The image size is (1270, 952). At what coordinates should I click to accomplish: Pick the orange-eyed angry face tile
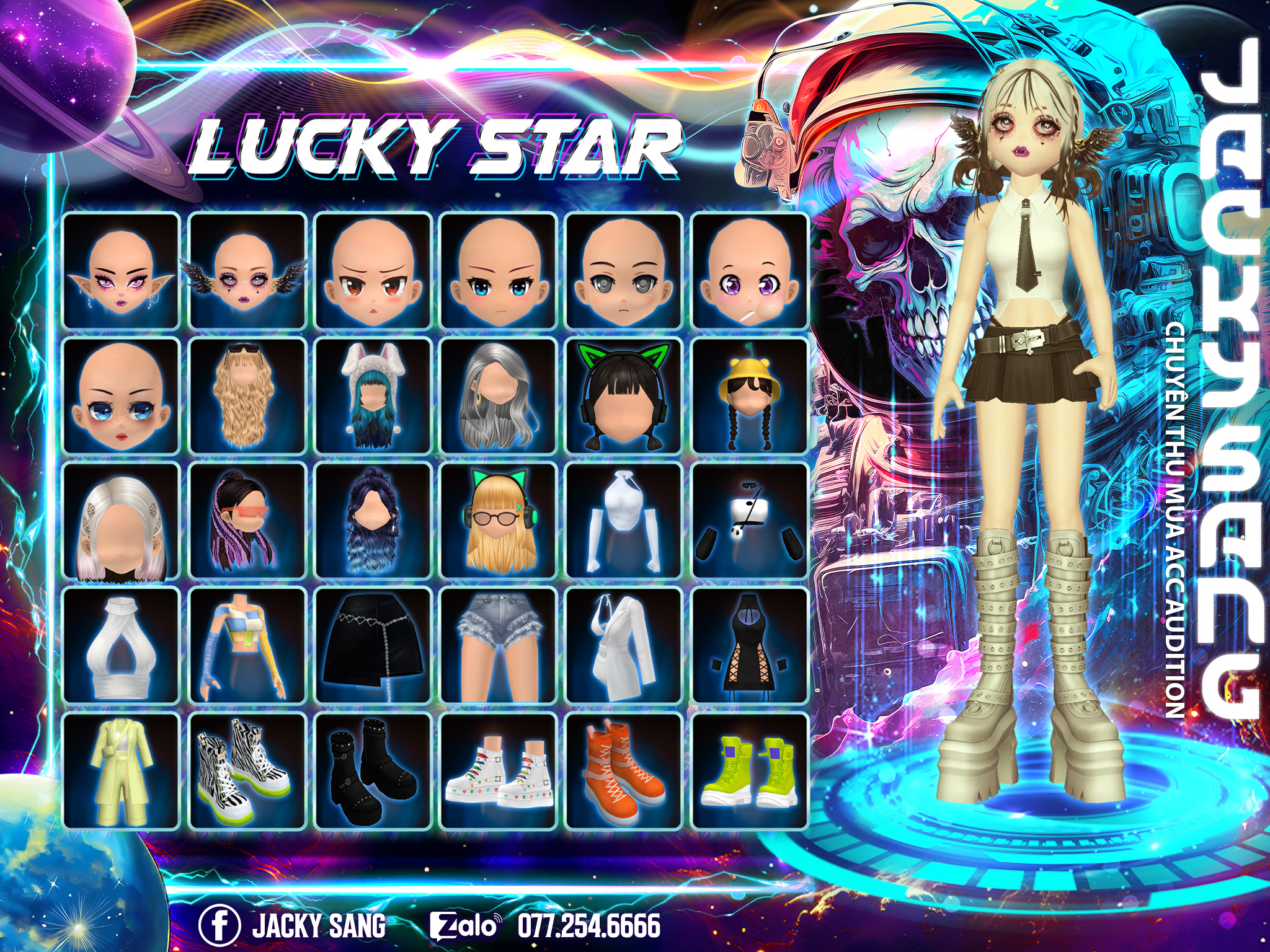pyautogui.click(x=373, y=270)
